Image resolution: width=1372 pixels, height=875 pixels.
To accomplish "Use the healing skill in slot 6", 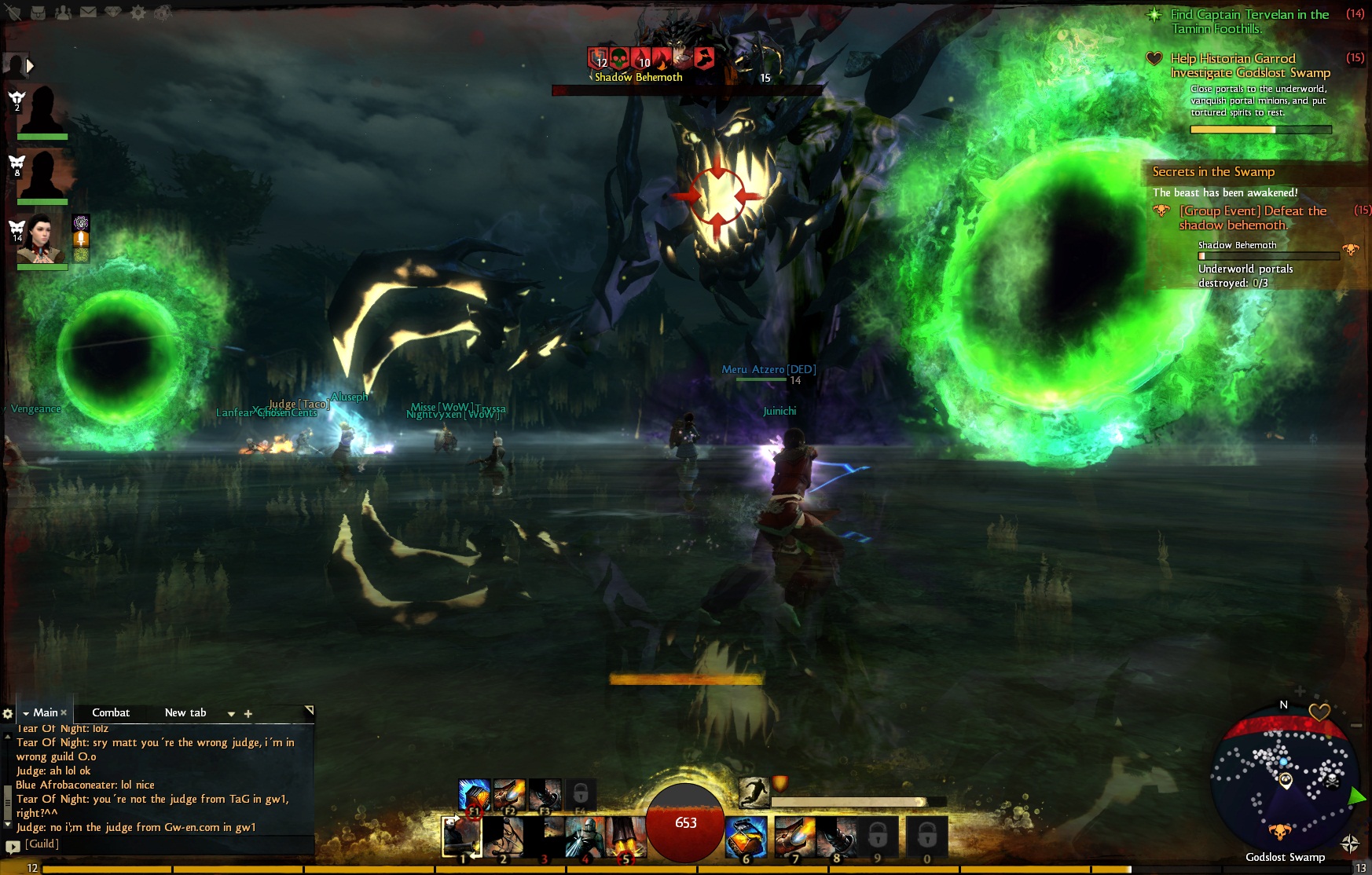I will click(x=746, y=837).
